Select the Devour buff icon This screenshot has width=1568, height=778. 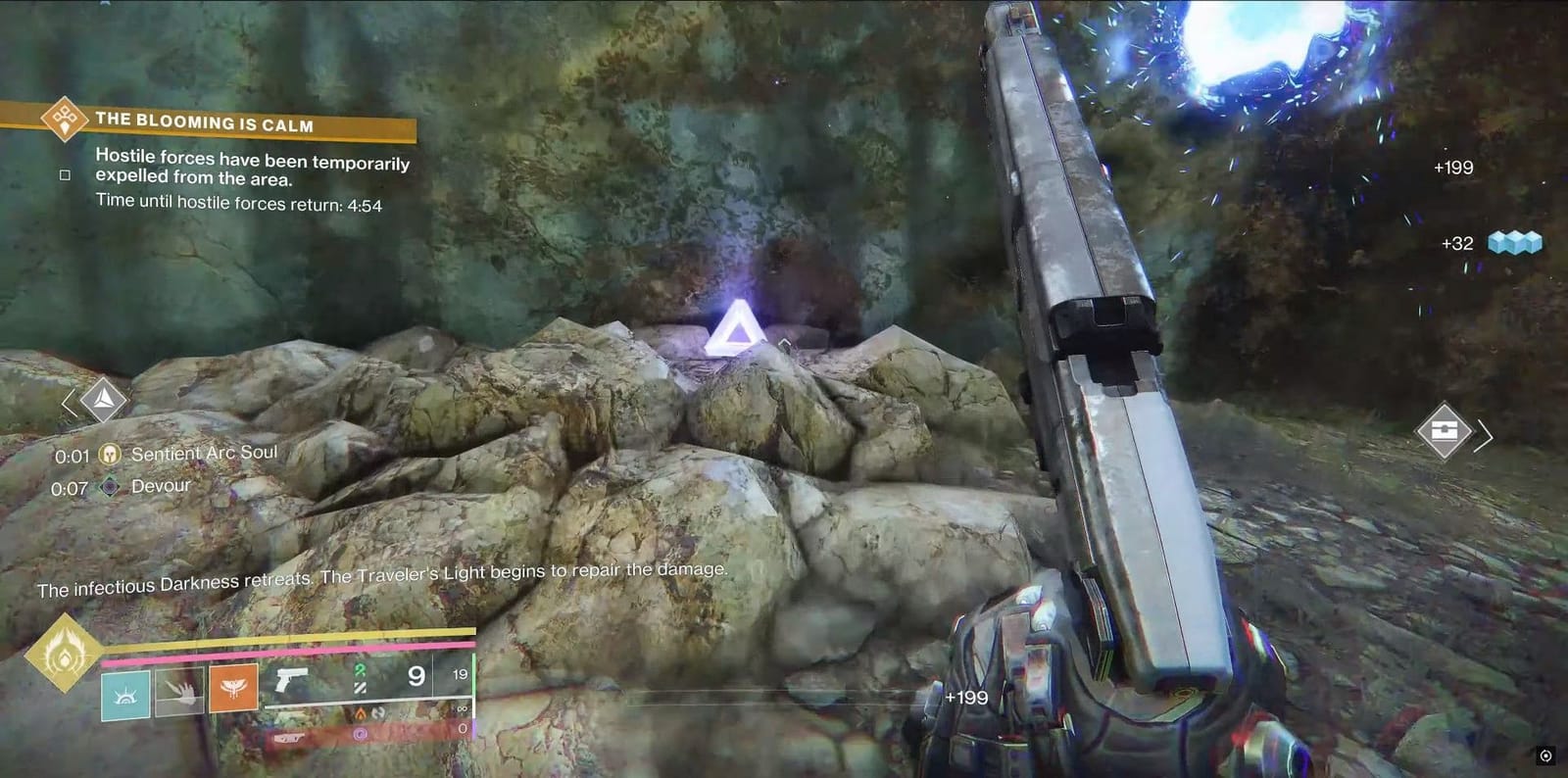tap(111, 485)
